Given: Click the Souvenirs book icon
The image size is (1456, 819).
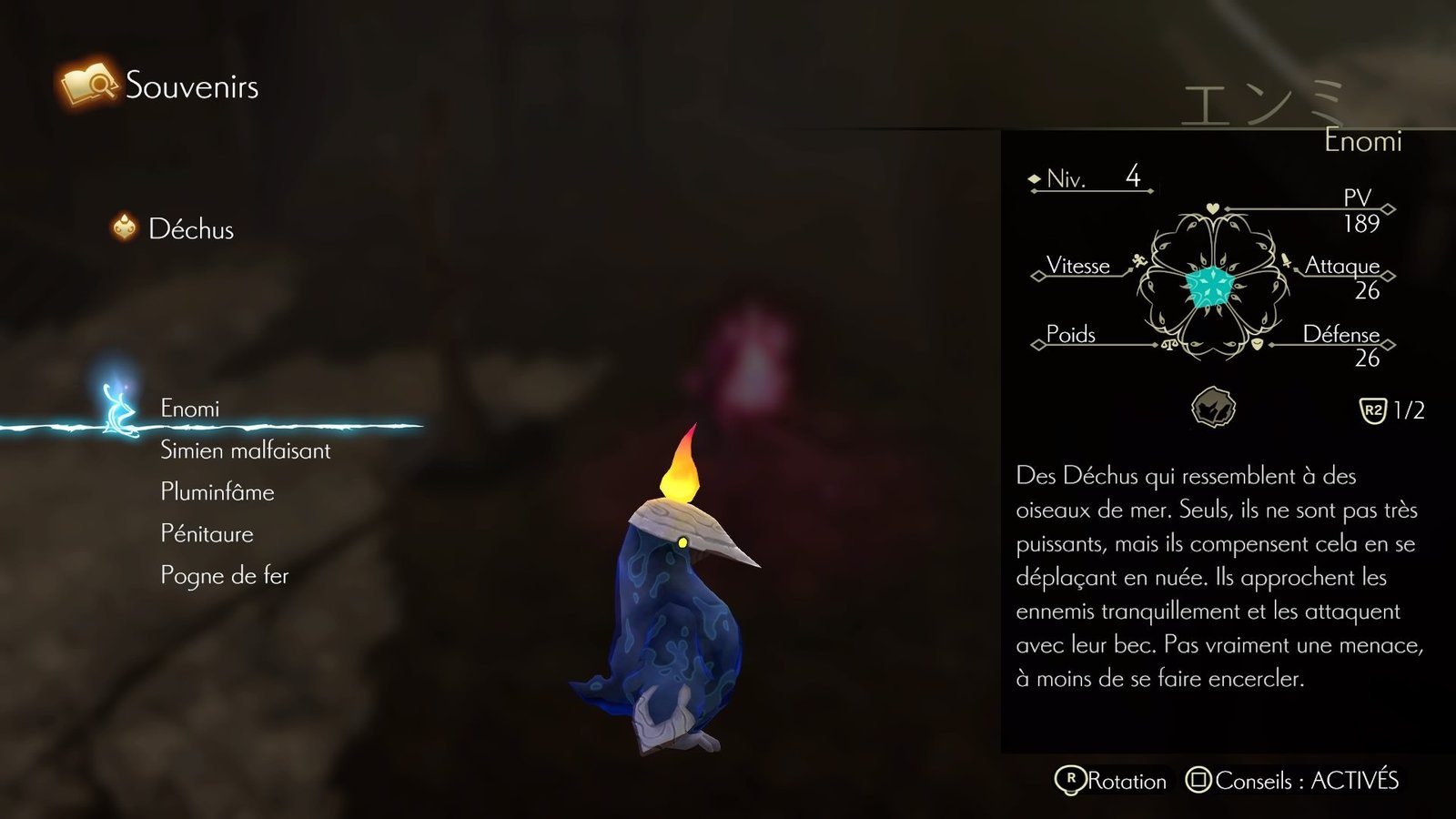Looking at the screenshot, I should point(88,85).
